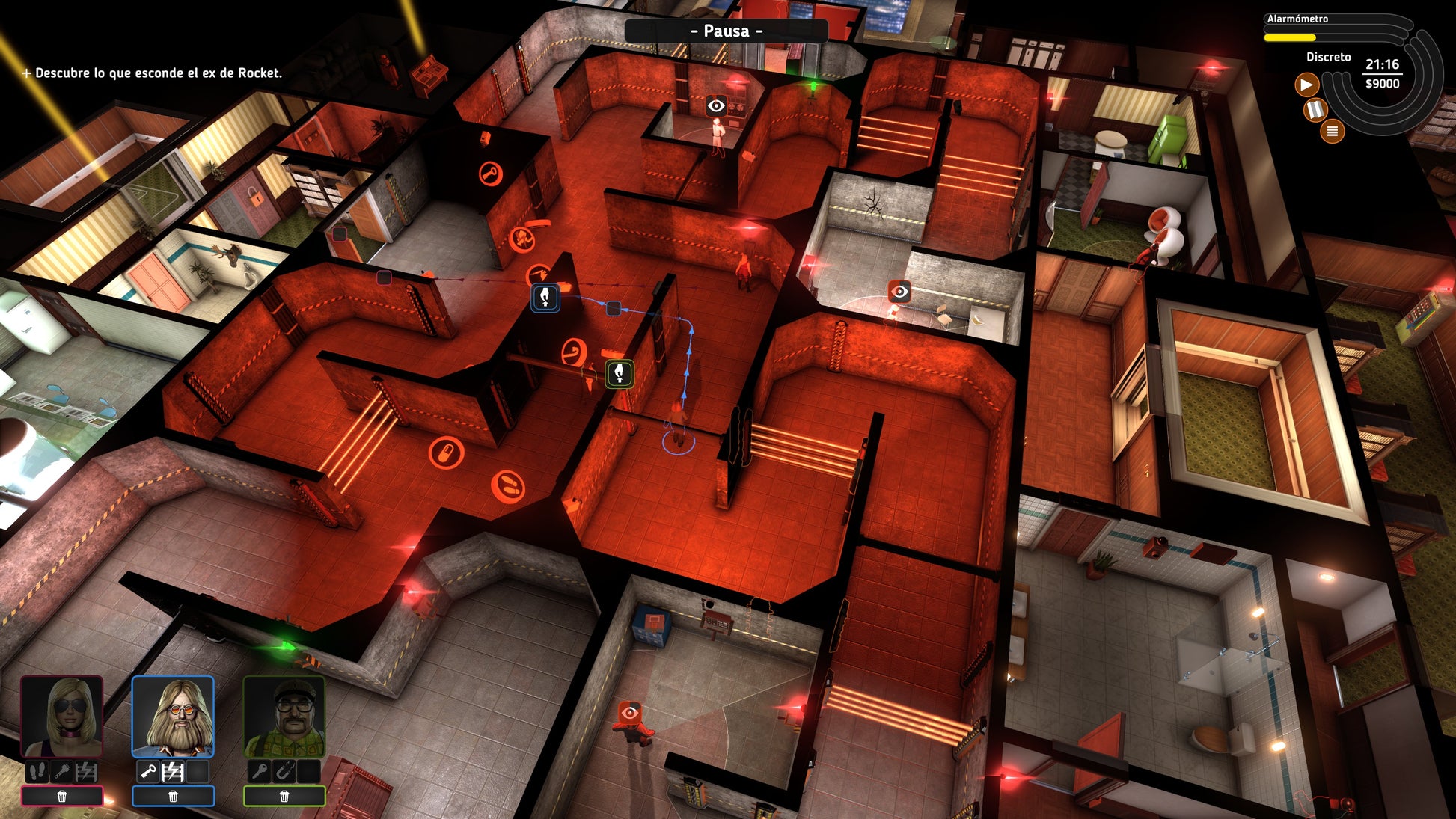Click the small blue square path waypoint

tap(614, 308)
